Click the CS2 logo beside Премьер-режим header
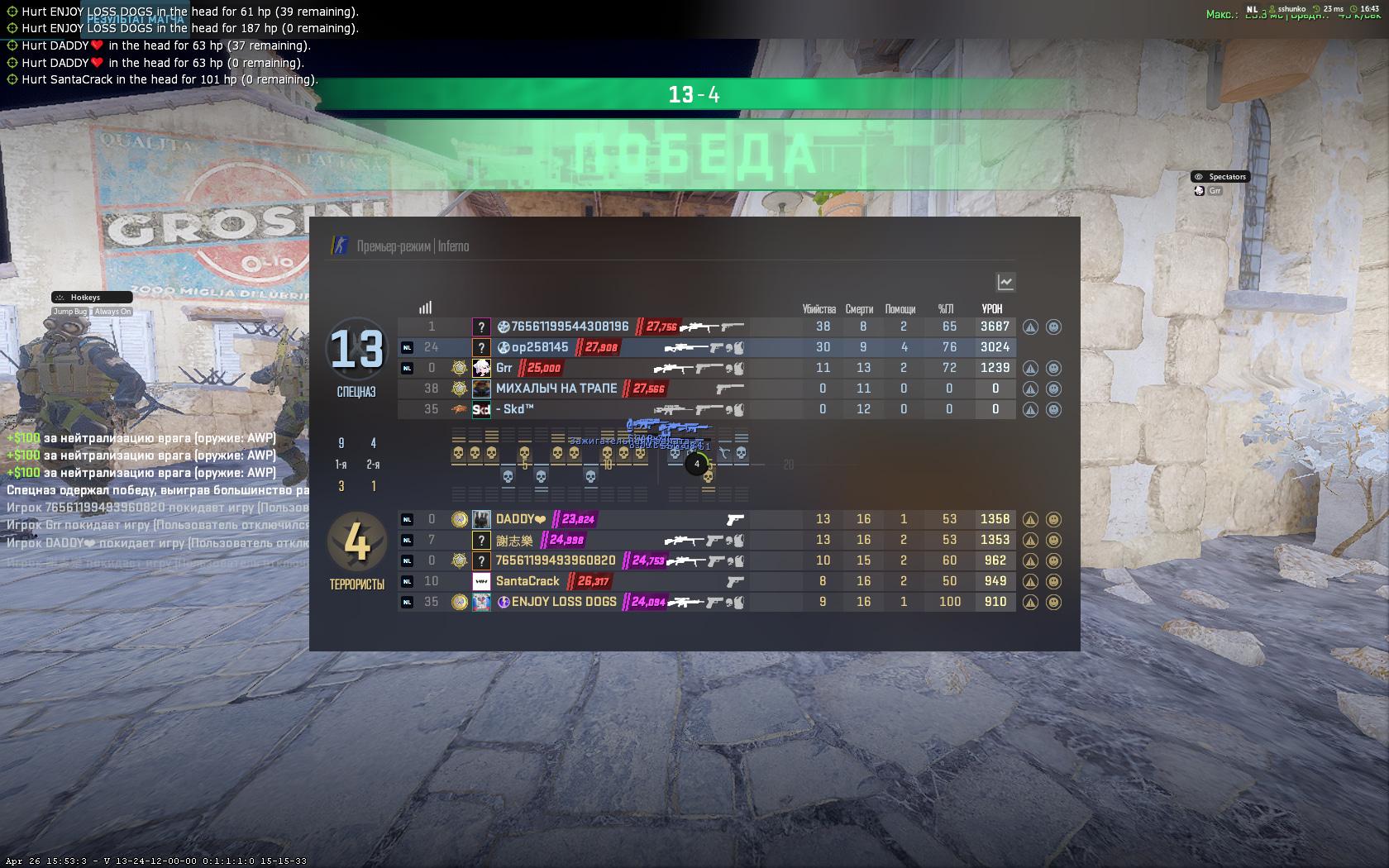 click(338, 246)
